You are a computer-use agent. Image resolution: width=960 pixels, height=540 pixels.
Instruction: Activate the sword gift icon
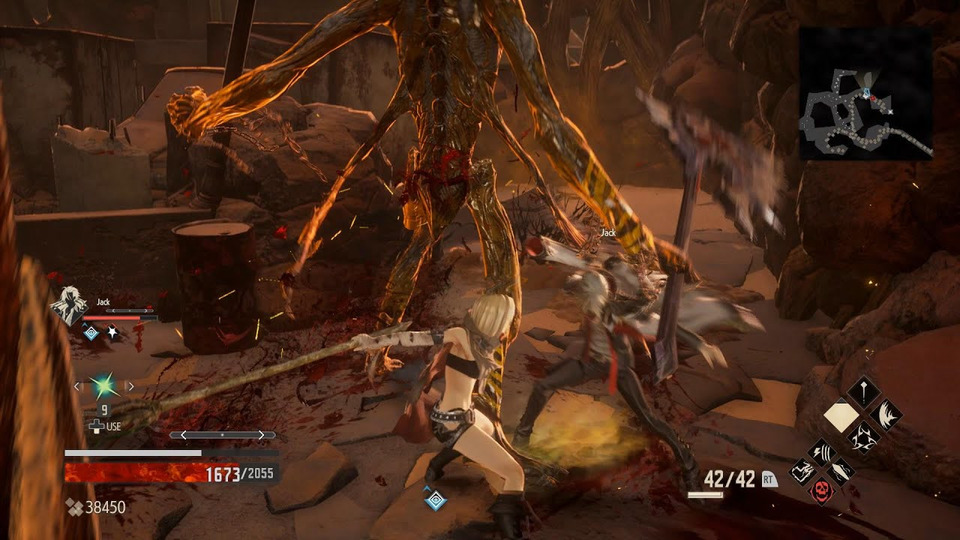pos(863,390)
